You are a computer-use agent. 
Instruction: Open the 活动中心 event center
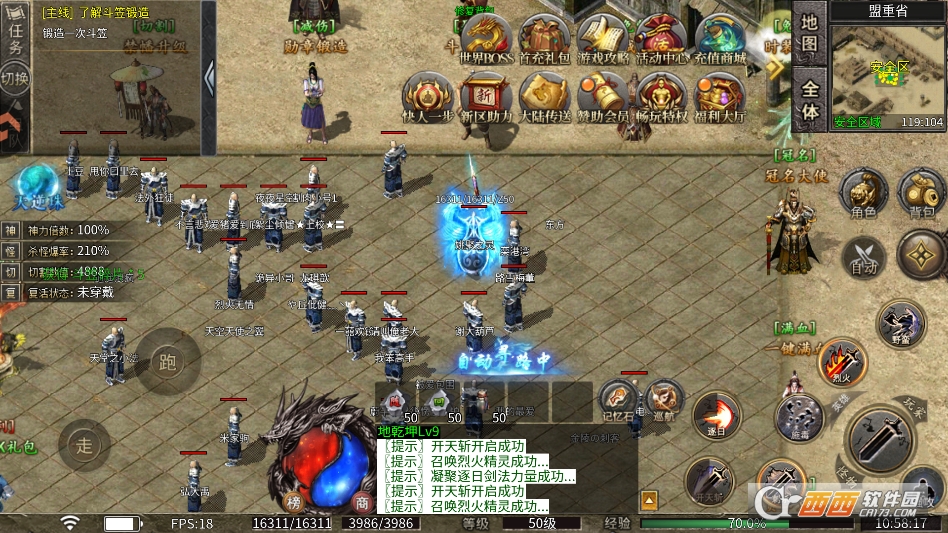(x=661, y=40)
